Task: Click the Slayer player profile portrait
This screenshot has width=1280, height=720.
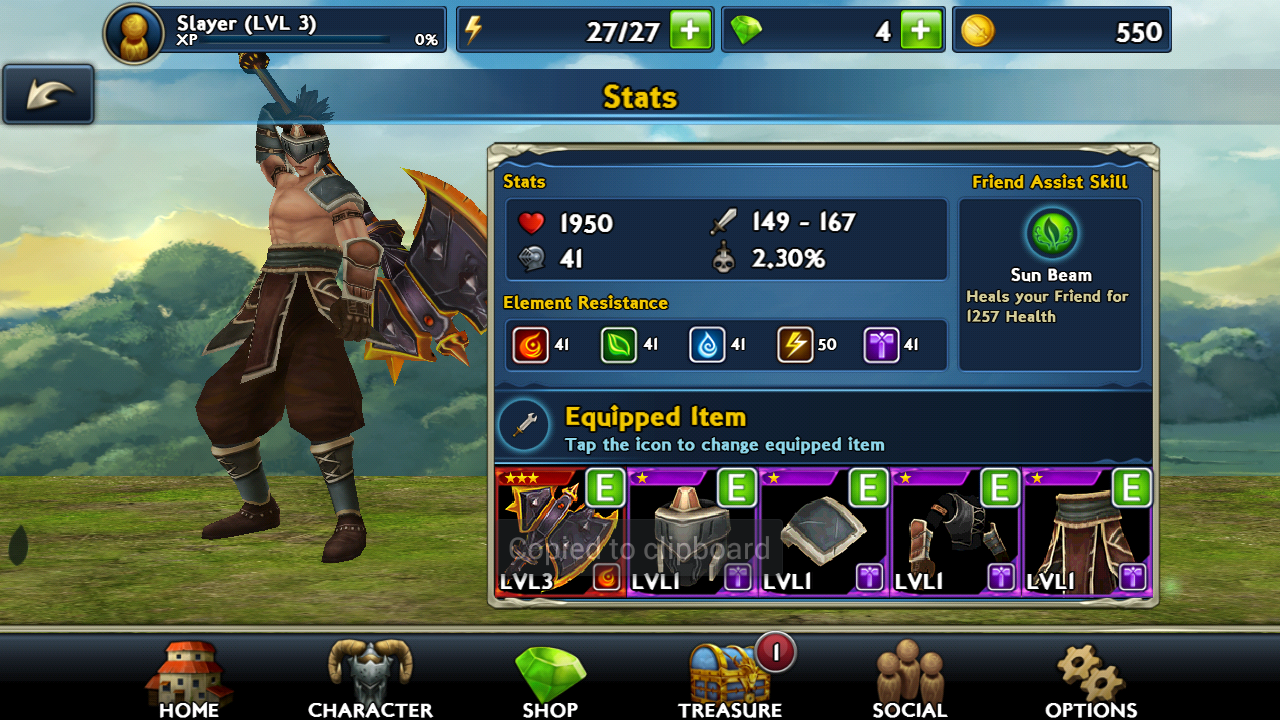Action: 134,33
